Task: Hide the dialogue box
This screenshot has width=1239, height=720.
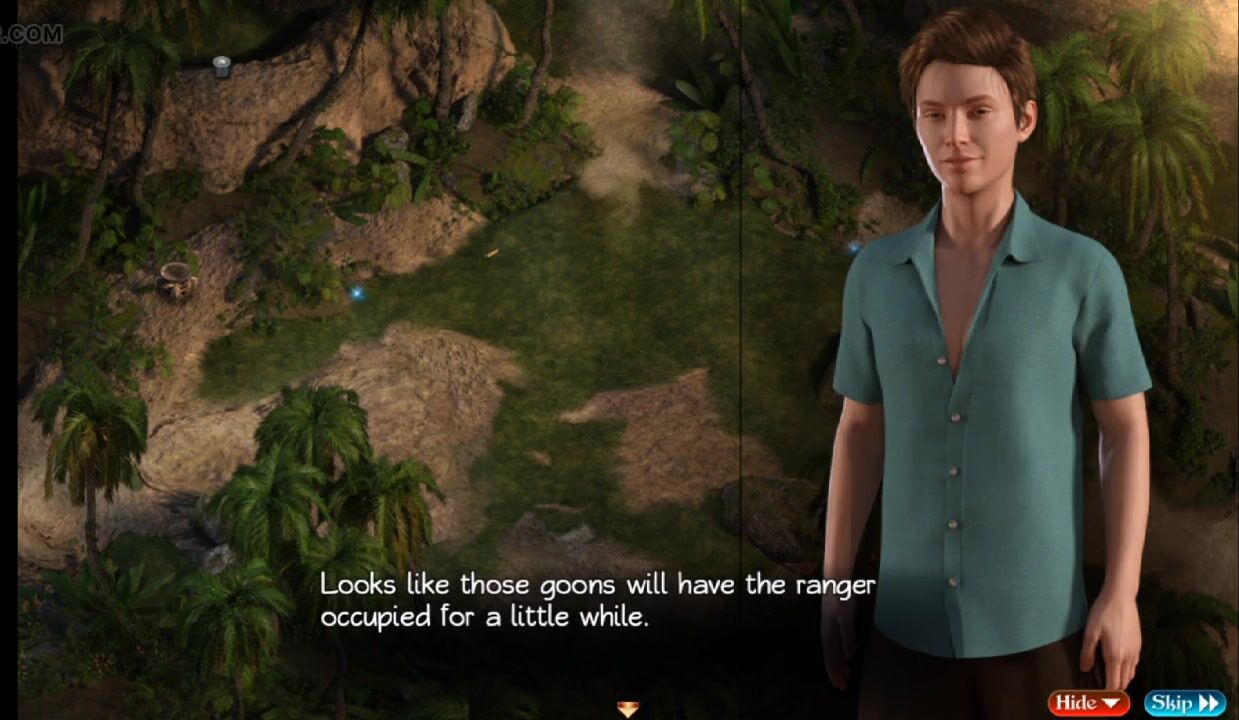Action: point(1088,703)
